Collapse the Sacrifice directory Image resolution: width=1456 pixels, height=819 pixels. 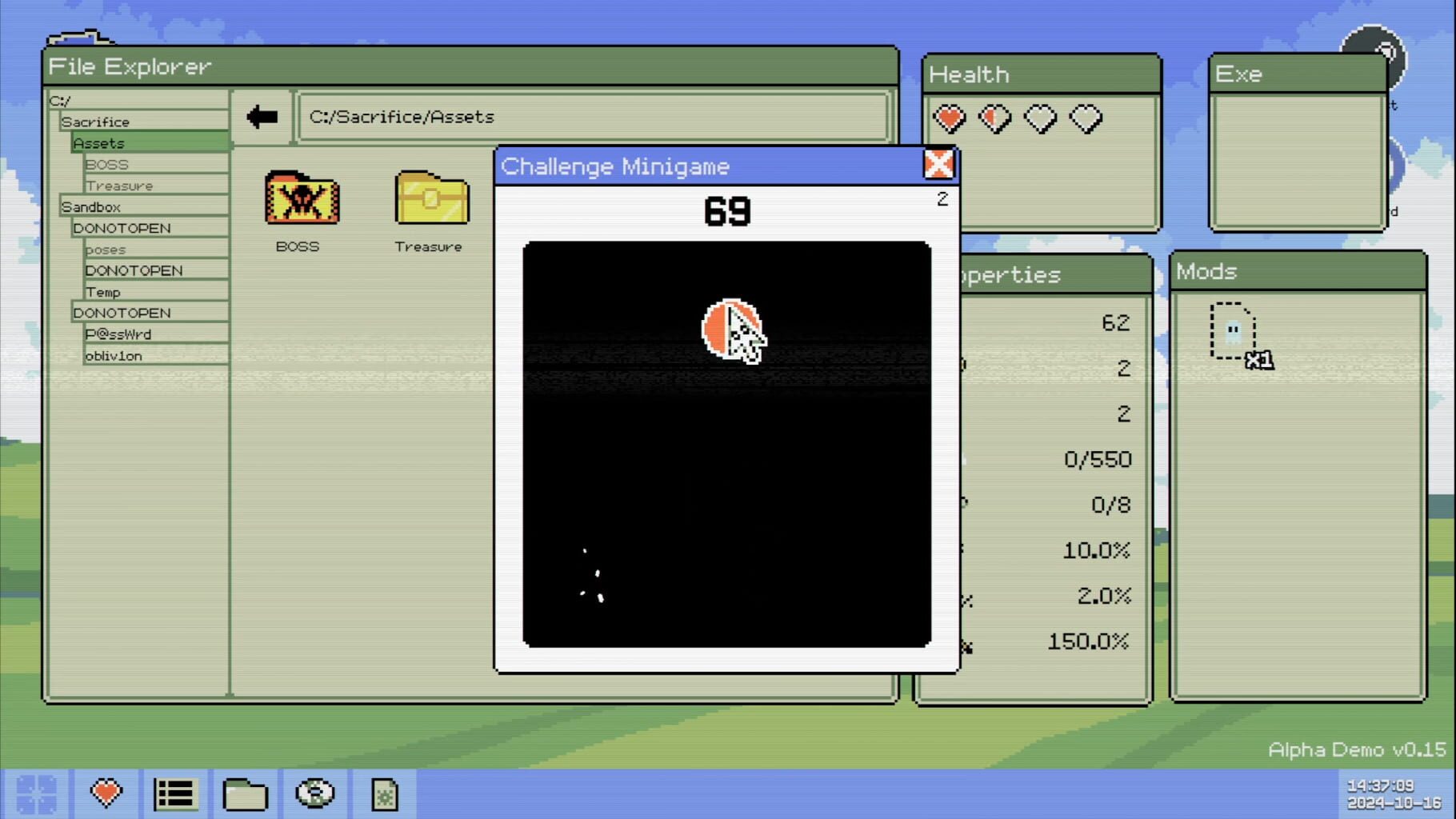pyautogui.click(x=94, y=121)
